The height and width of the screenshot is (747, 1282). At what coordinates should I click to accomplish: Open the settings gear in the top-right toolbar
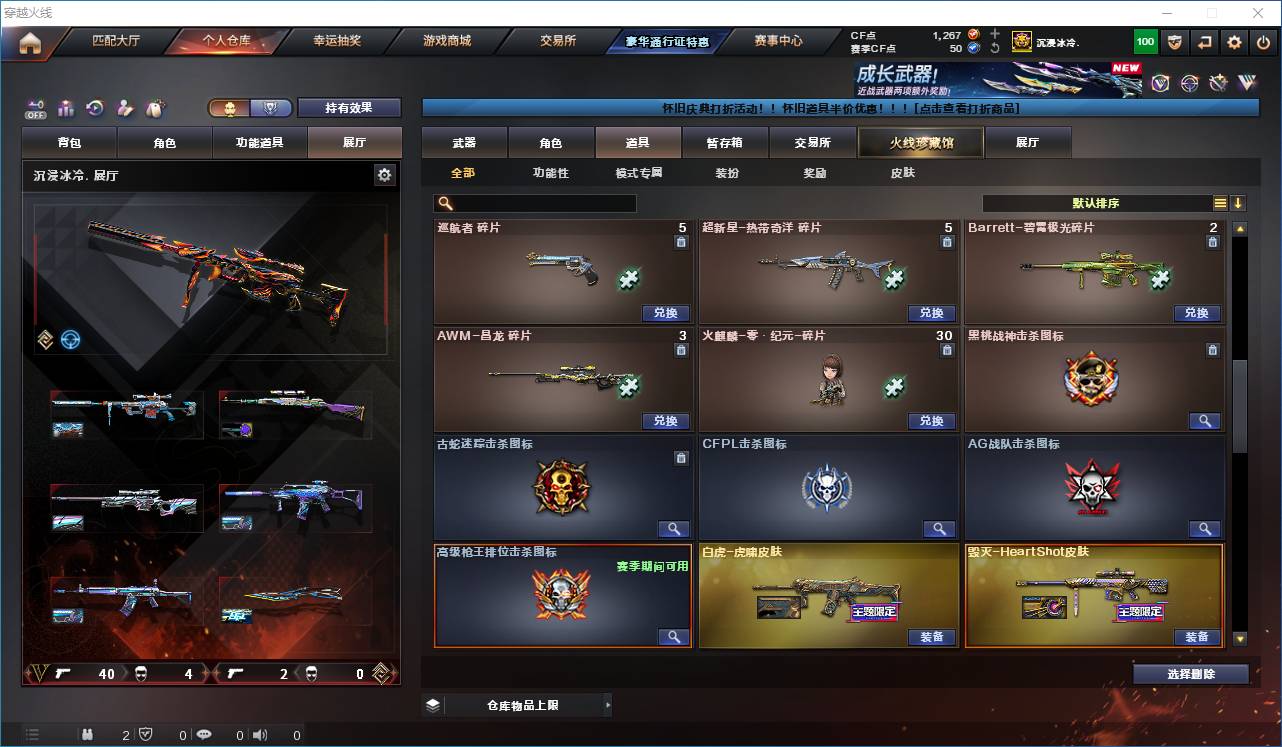(1233, 41)
